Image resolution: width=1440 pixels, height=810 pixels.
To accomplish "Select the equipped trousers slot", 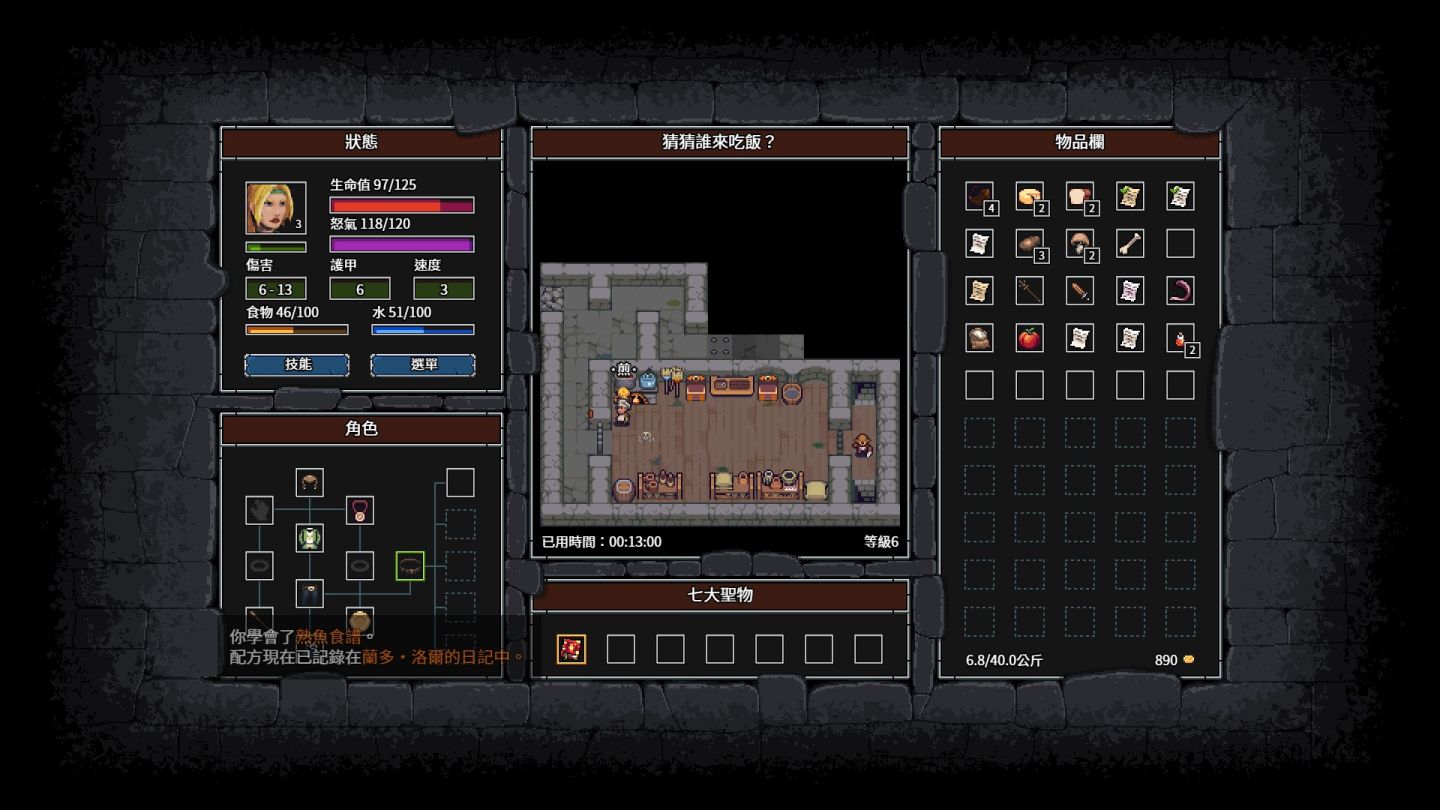I will 309,593.
